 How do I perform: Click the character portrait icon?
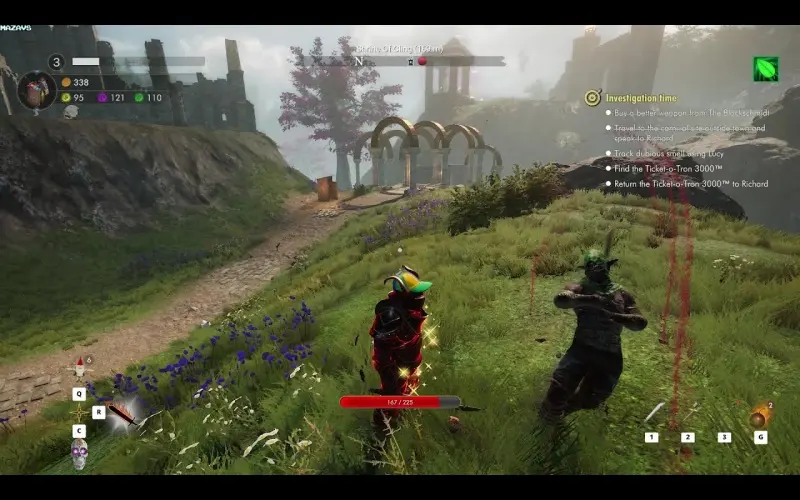point(36,90)
